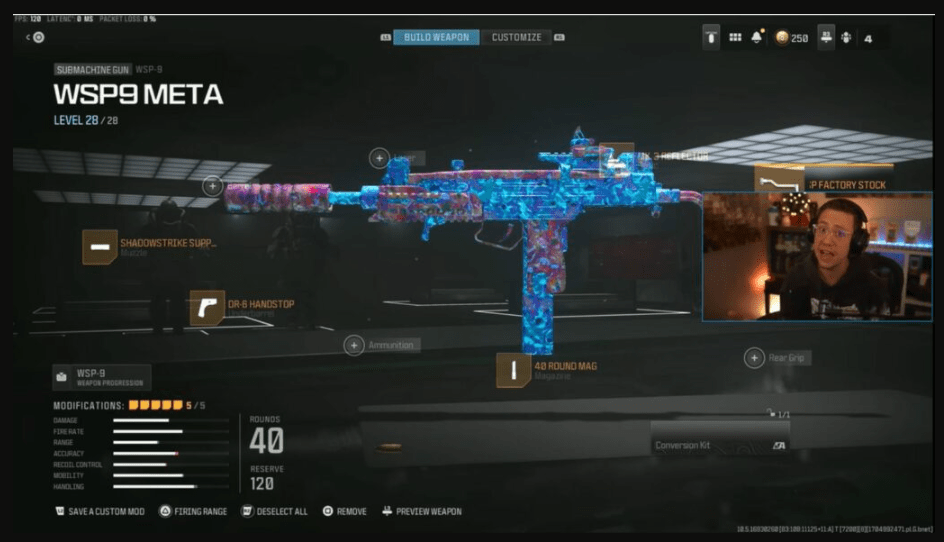
Task: Choose the DR-6 Handstop underbarrel slot
Action: pos(207,307)
